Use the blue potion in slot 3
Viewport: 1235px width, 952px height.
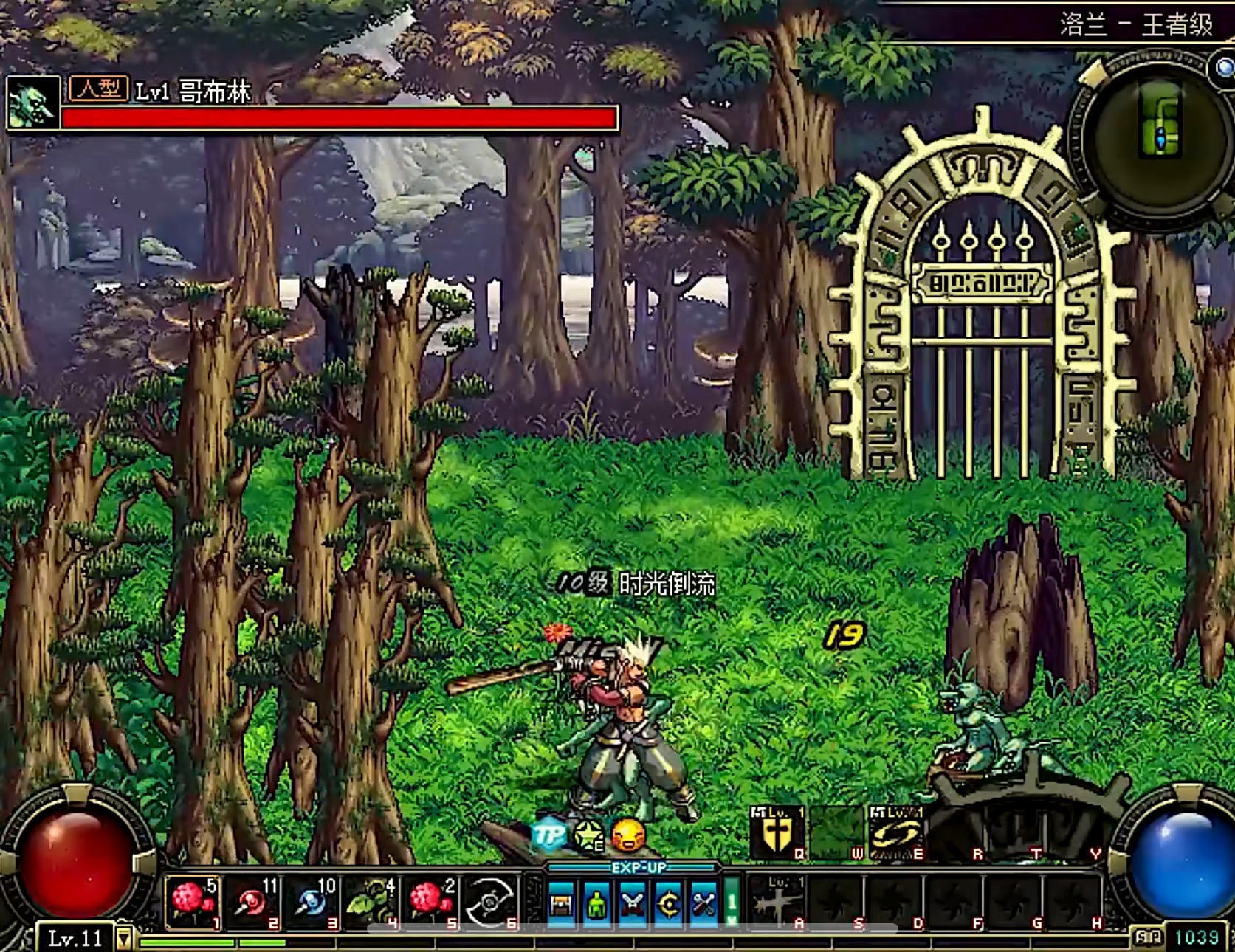(x=311, y=901)
